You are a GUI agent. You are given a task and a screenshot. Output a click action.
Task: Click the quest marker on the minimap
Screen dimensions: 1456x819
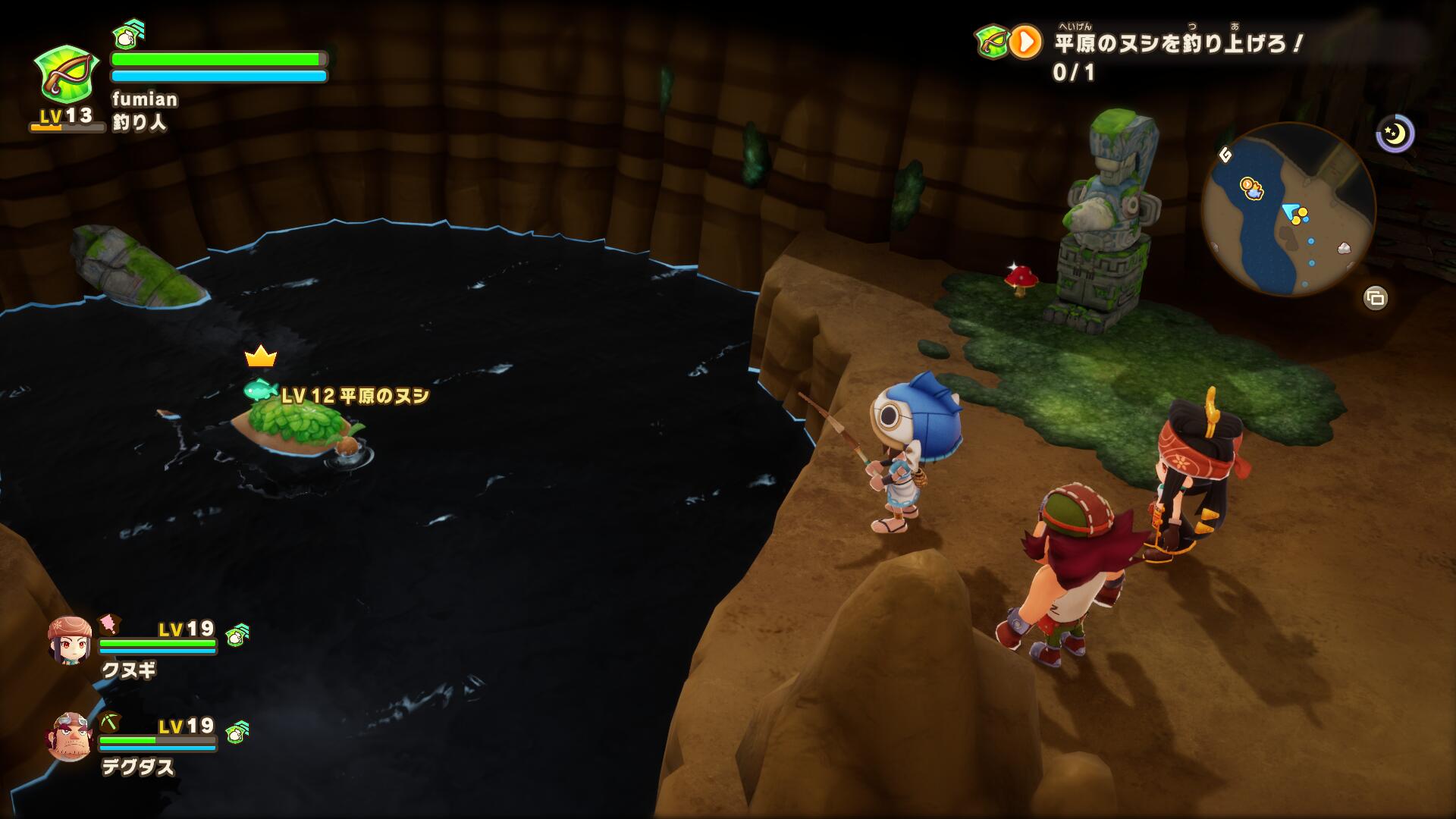(x=1249, y=187)
